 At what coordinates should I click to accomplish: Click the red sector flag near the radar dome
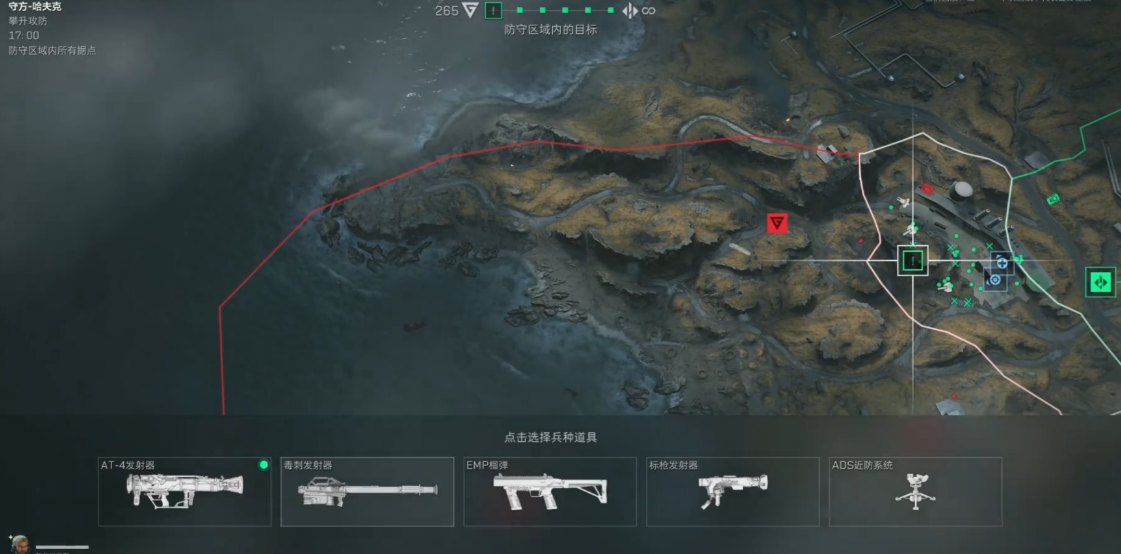click(928, 188)
